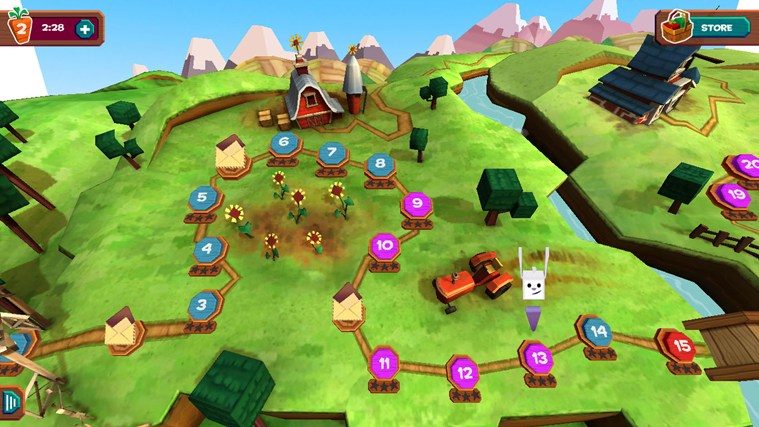
Task: Pick level 6 on the map
Action: click(x=285, y=142)
